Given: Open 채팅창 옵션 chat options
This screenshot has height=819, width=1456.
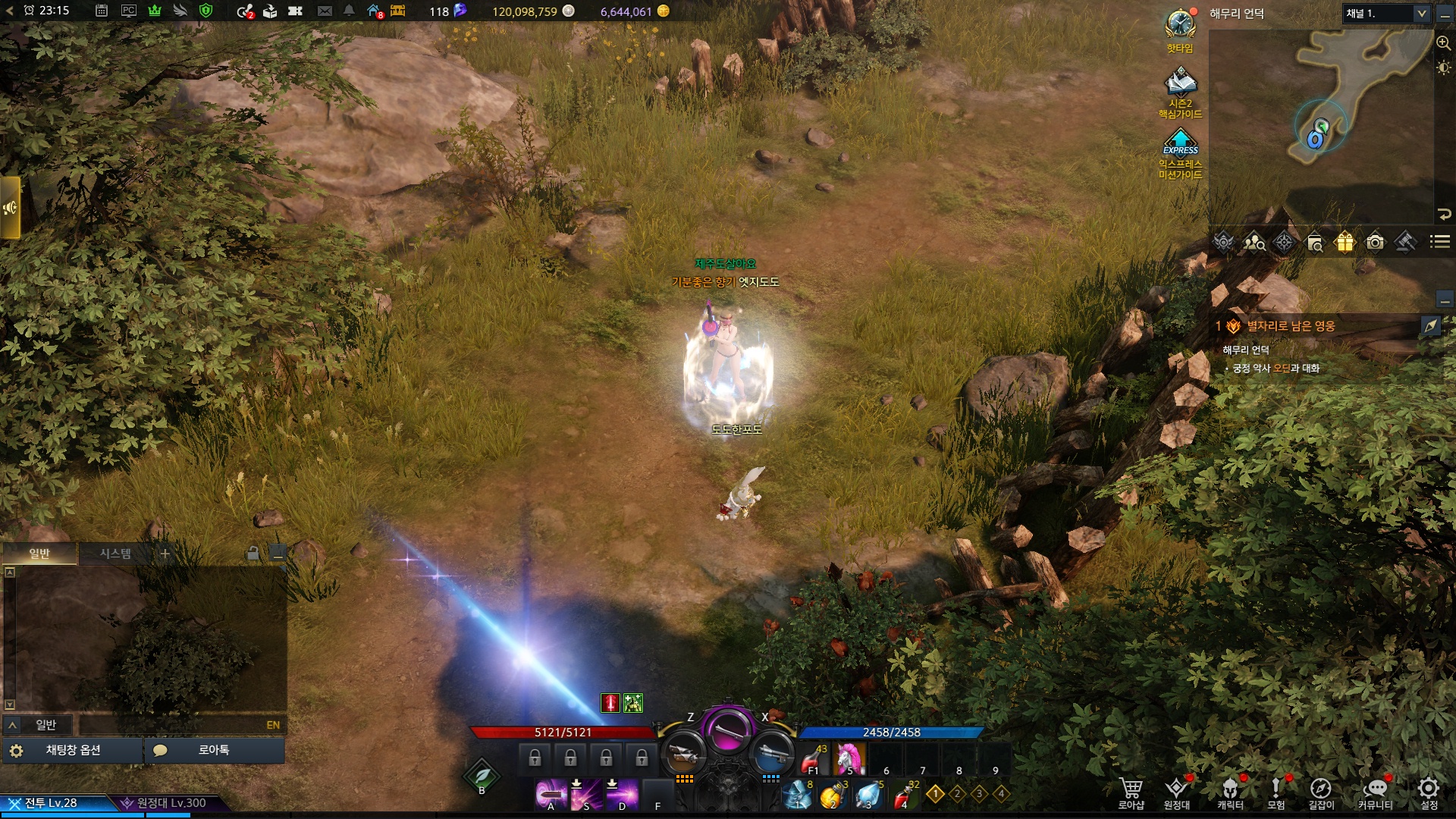Looking at the screenshot, I should coord(73,750).
